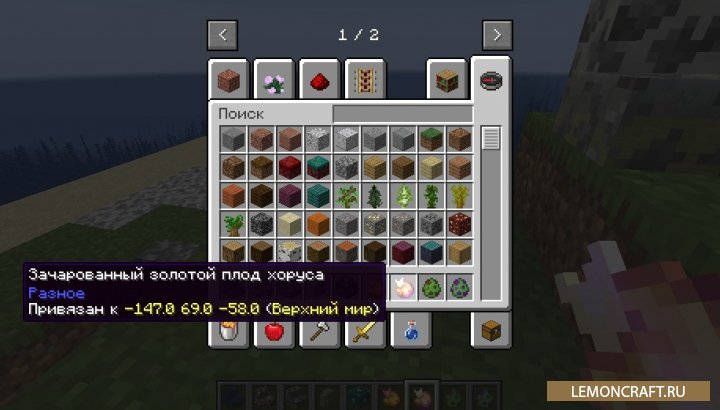The width and height of the screenshot is (720, 410).
Task: Open the redstone dust tab
Action: (x=319, y=81)
